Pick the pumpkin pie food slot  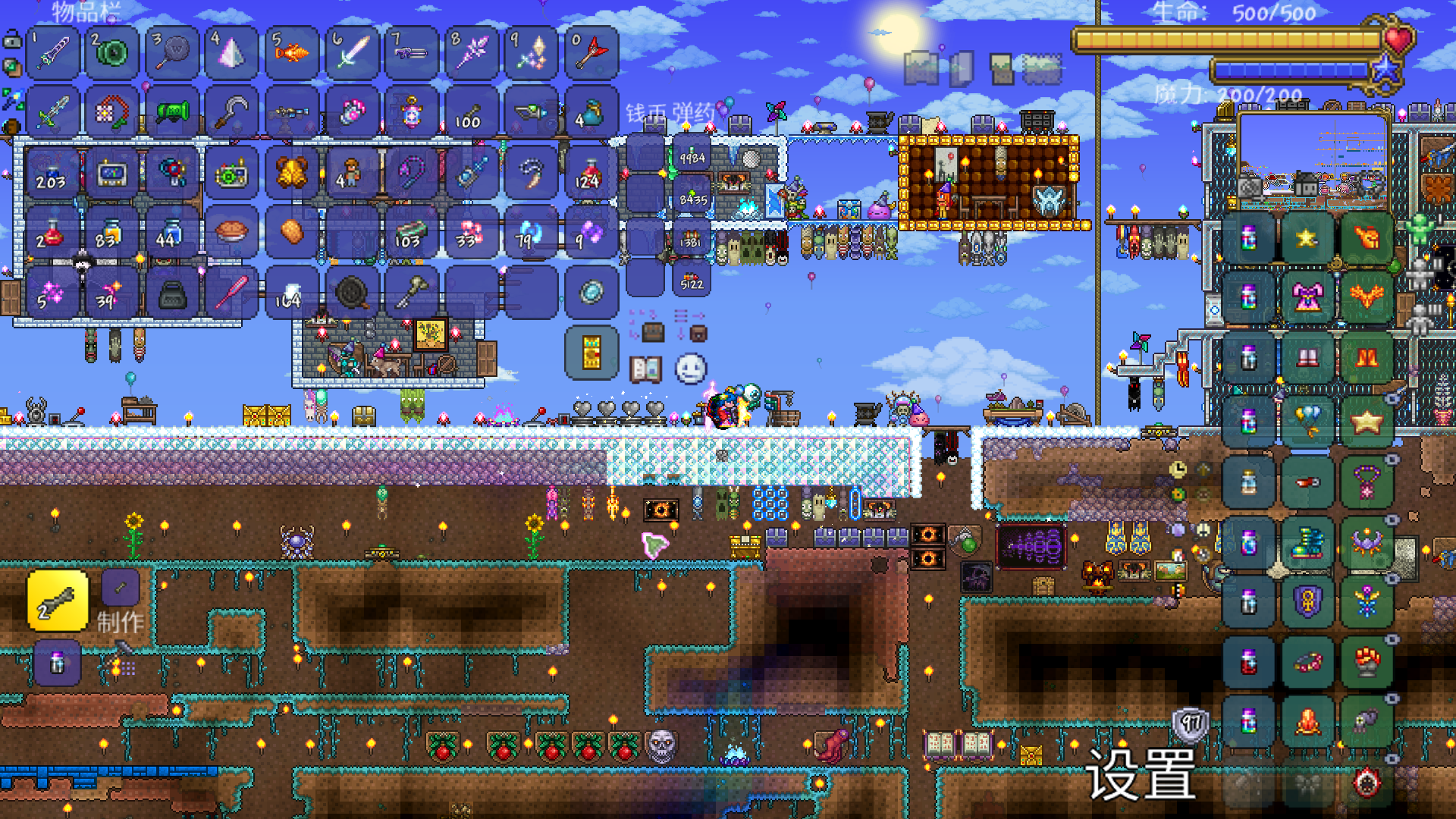(231, 233)
